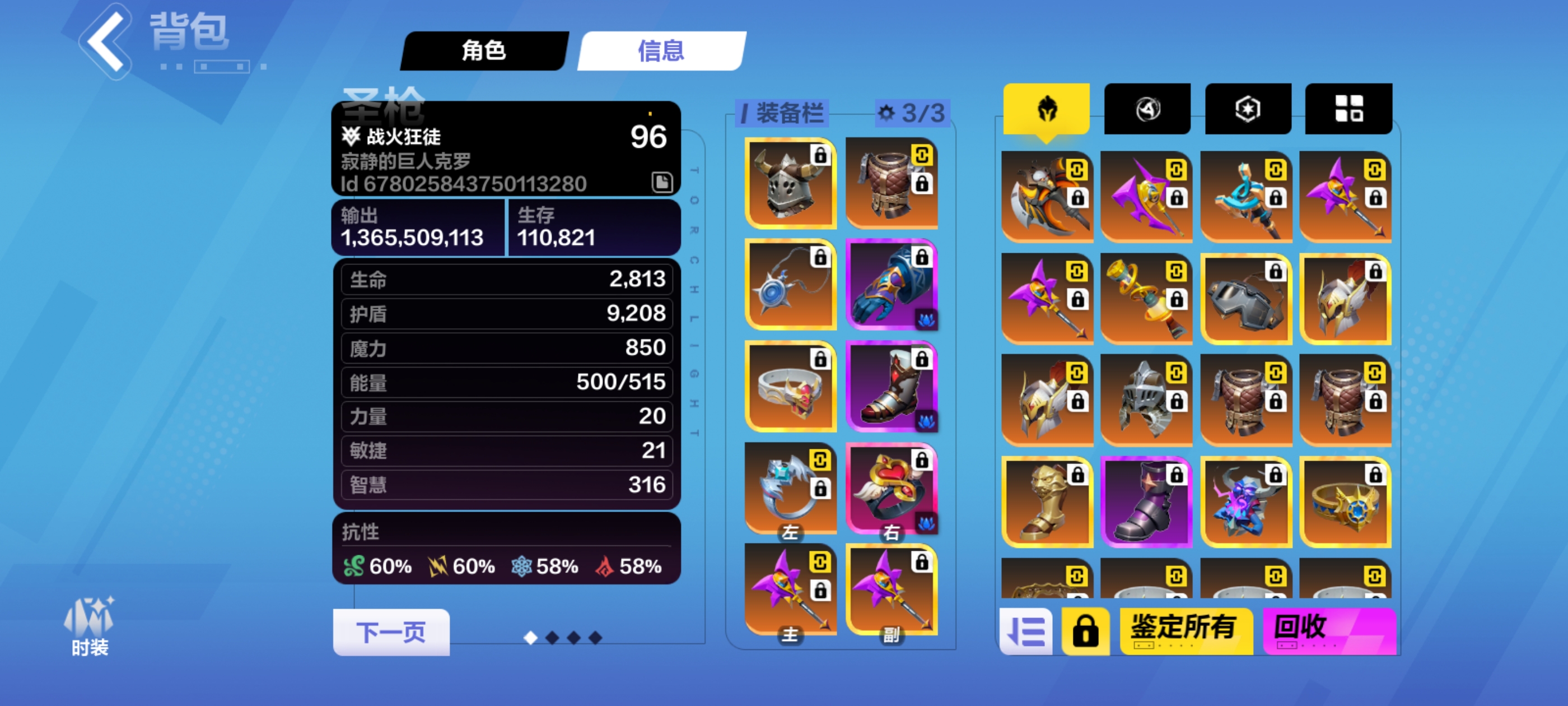Open the sort inventory icon
Screen dimensions: 1568x706
tap(1026, 630)
